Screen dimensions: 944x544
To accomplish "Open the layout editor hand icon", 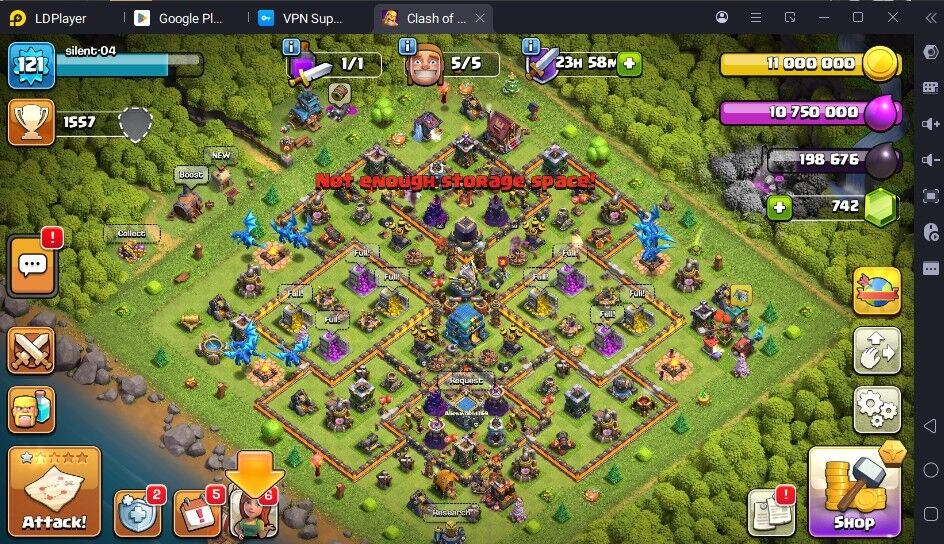I will [x=877, y=350].
